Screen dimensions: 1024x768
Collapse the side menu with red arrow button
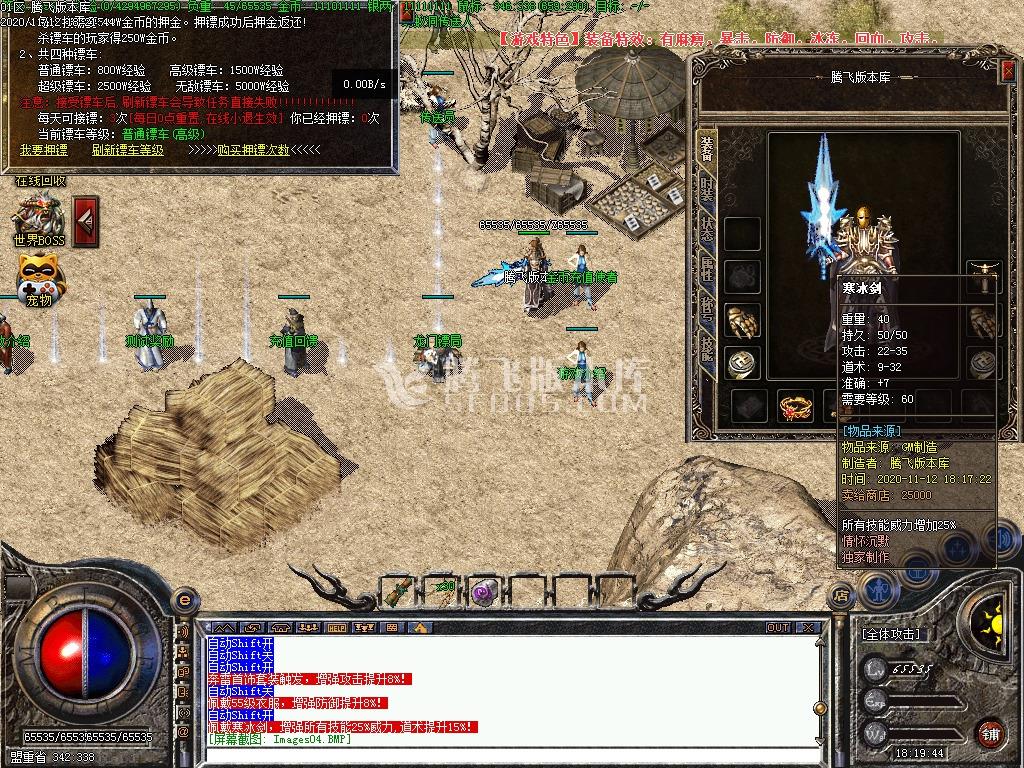pyautogui.click(x=86, y=220)
